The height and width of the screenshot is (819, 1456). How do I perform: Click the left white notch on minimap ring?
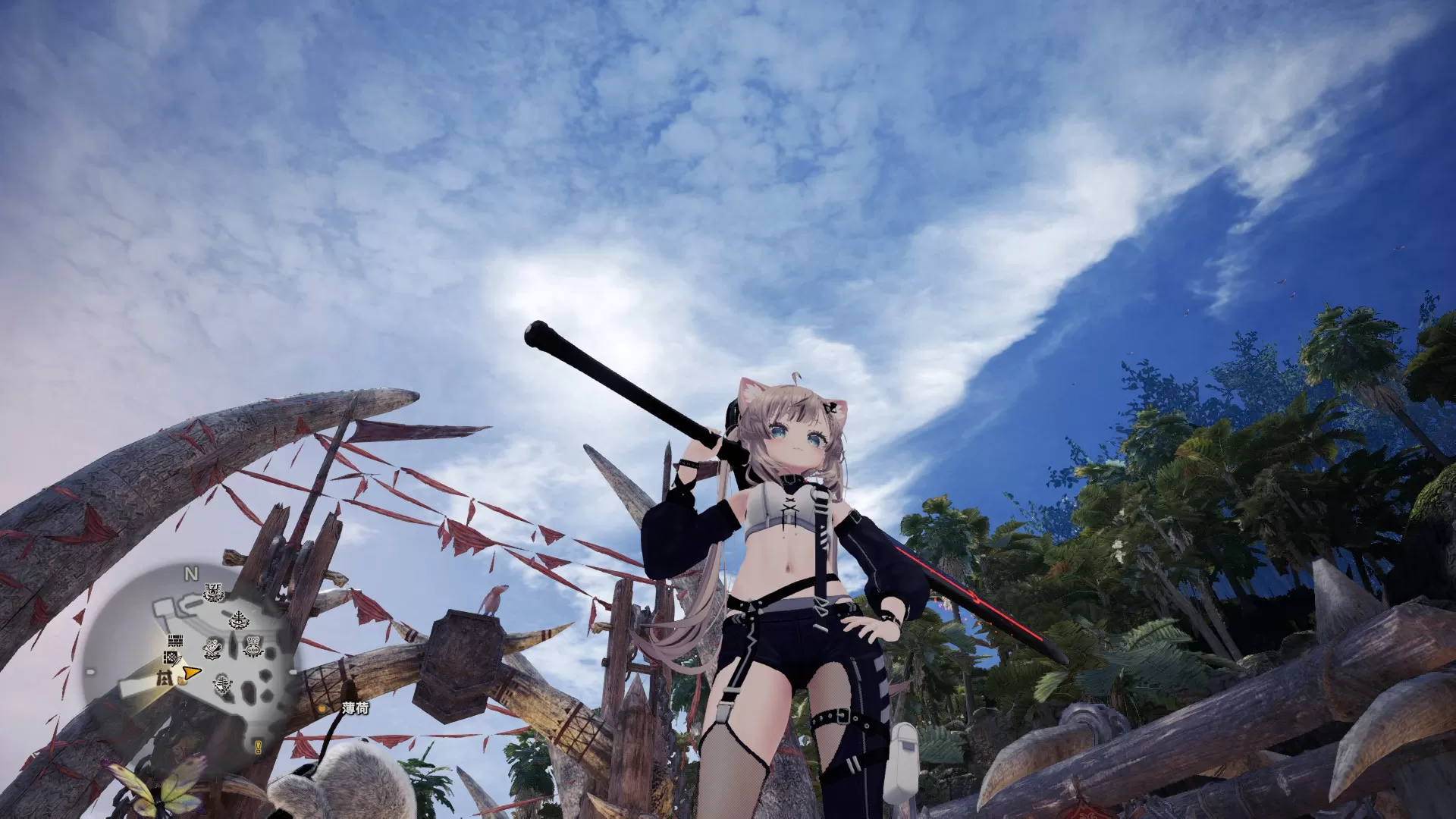click(x=89, y=671)
